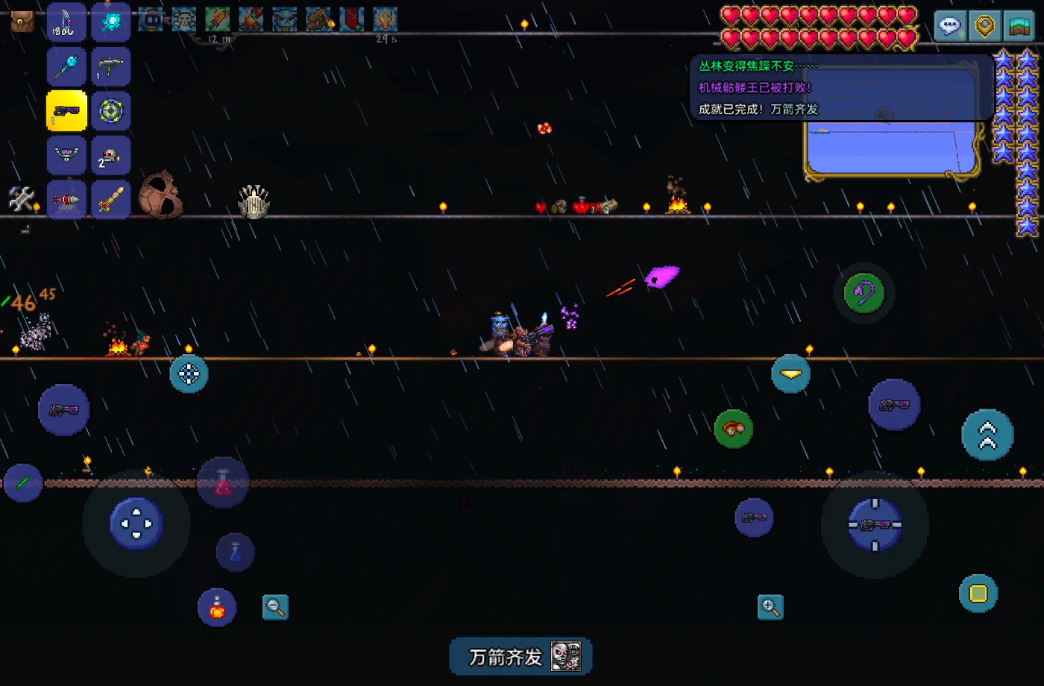Open the inventory bag

coord(22,22)
